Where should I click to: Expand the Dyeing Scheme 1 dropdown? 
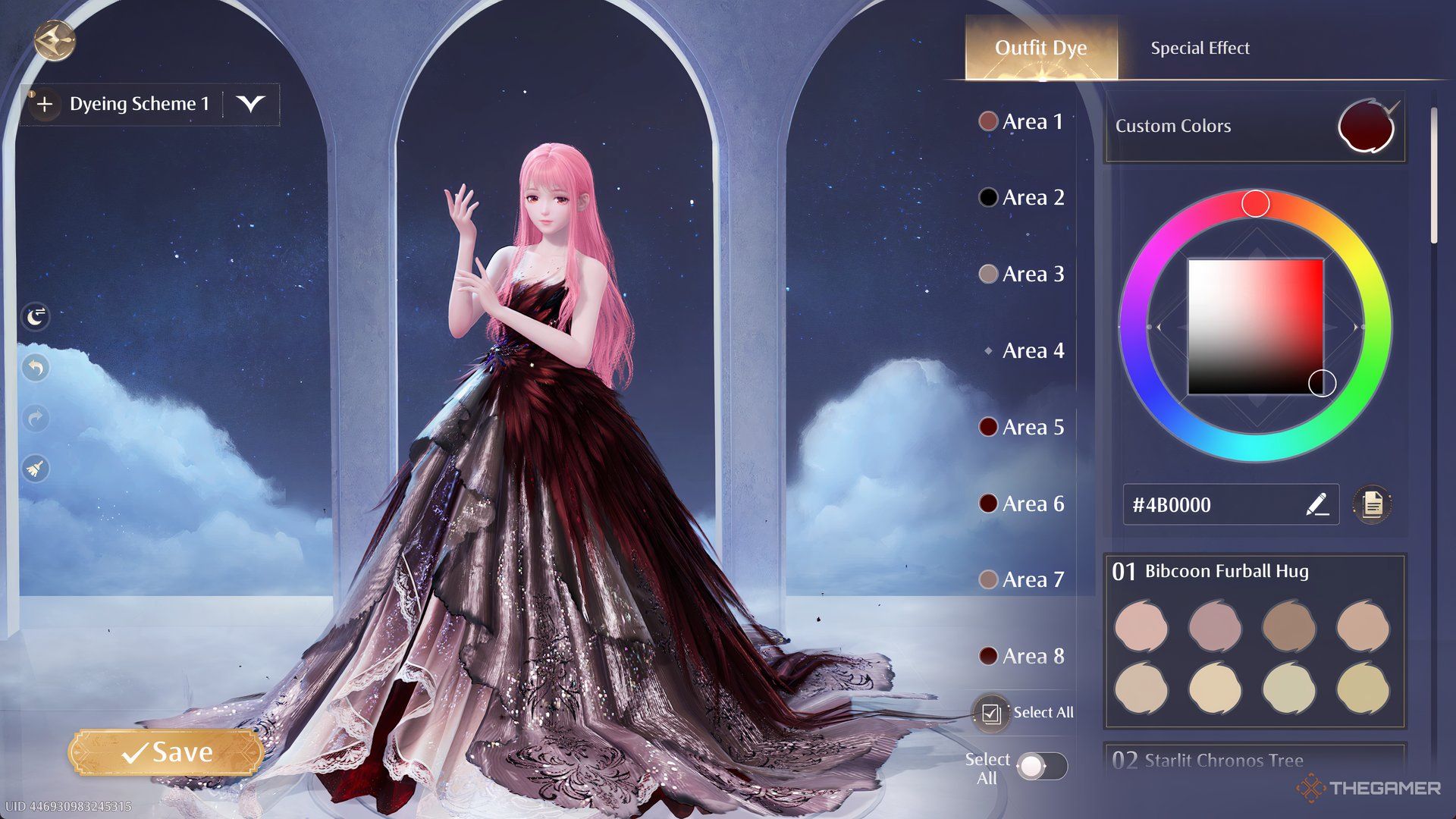[x=250, y=104]
